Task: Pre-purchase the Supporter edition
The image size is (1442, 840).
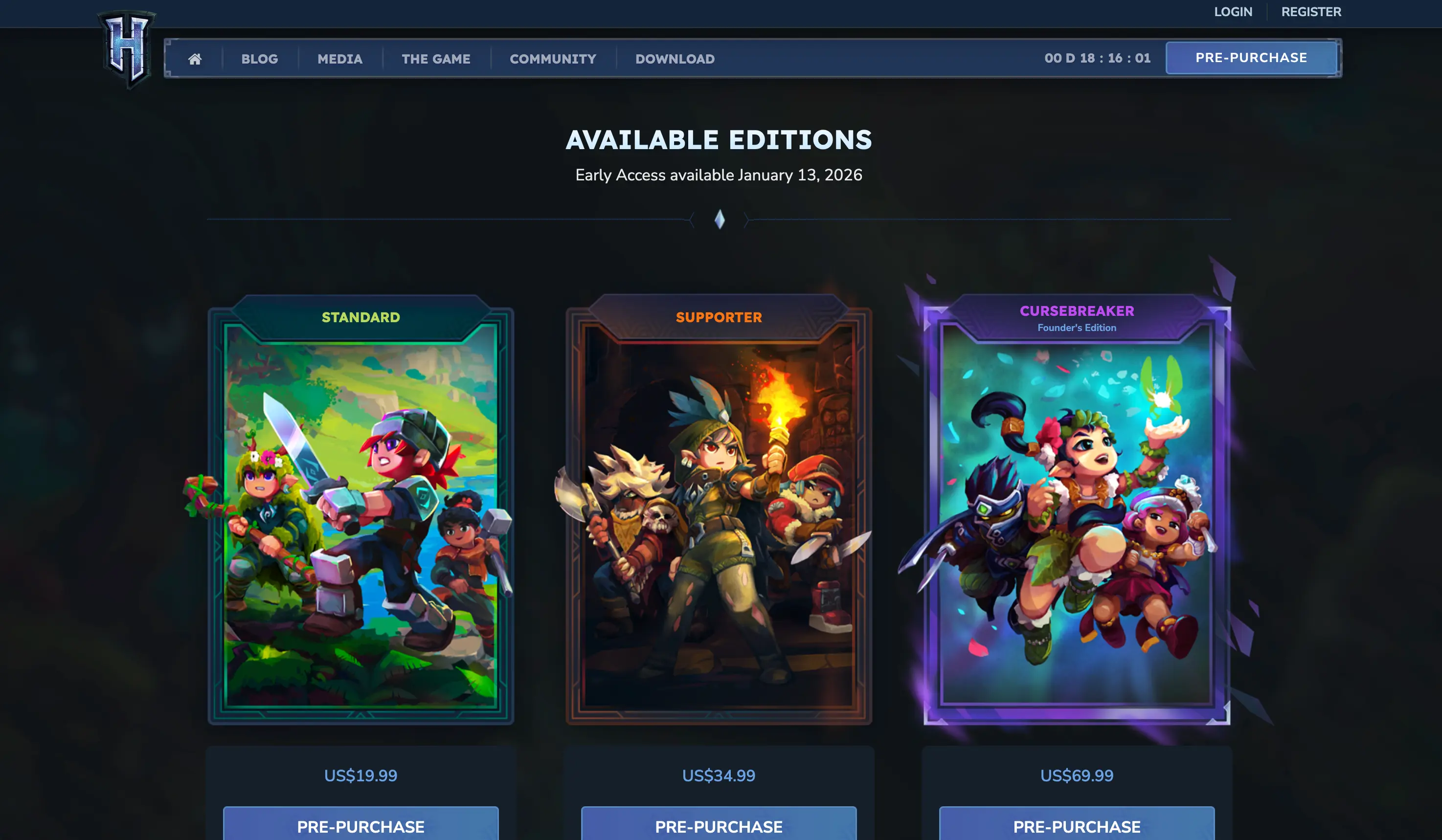Action: click(719, 827)
